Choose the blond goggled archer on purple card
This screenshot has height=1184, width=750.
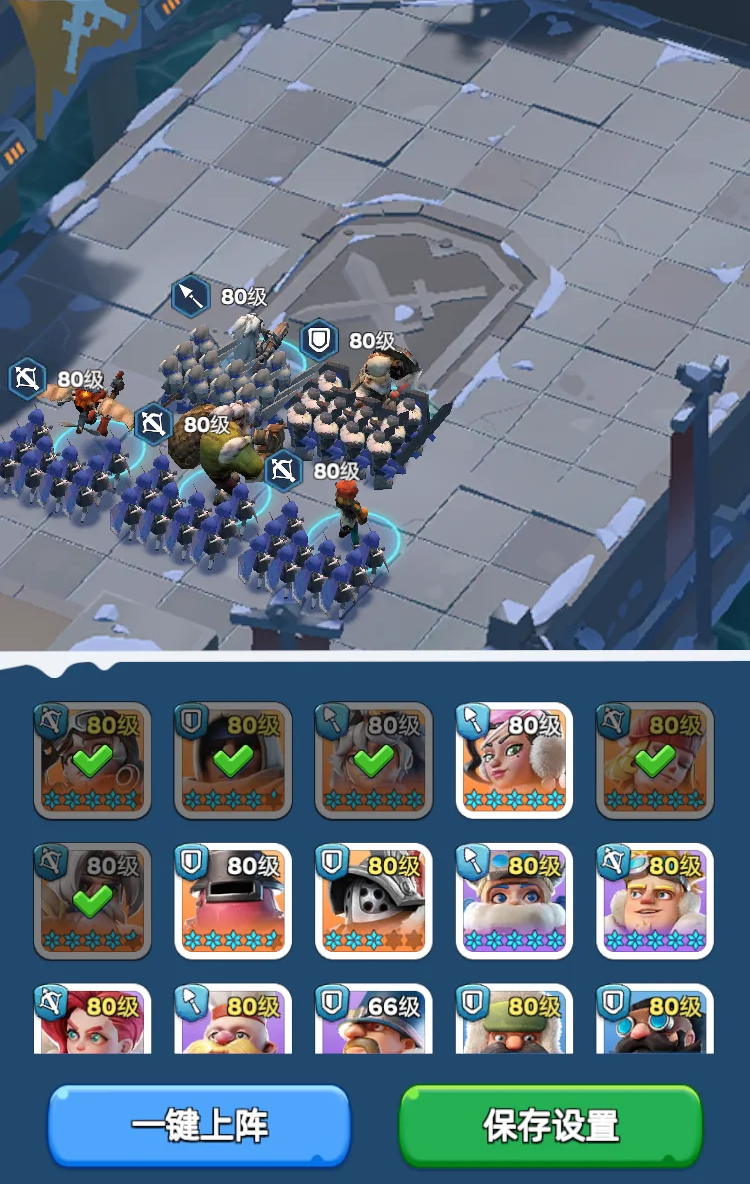(x=655, y=901)
